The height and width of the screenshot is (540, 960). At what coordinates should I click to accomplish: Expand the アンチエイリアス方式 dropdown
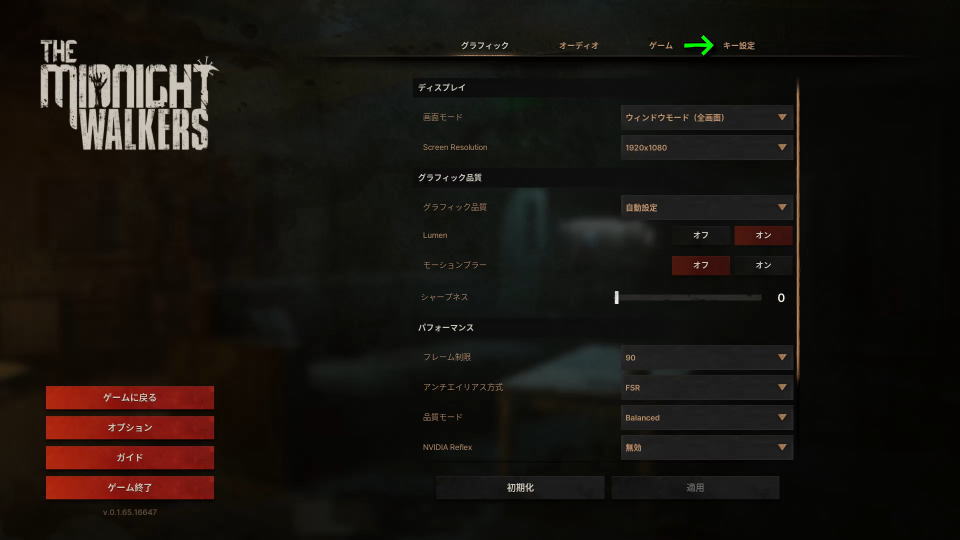tap(706, 387)
